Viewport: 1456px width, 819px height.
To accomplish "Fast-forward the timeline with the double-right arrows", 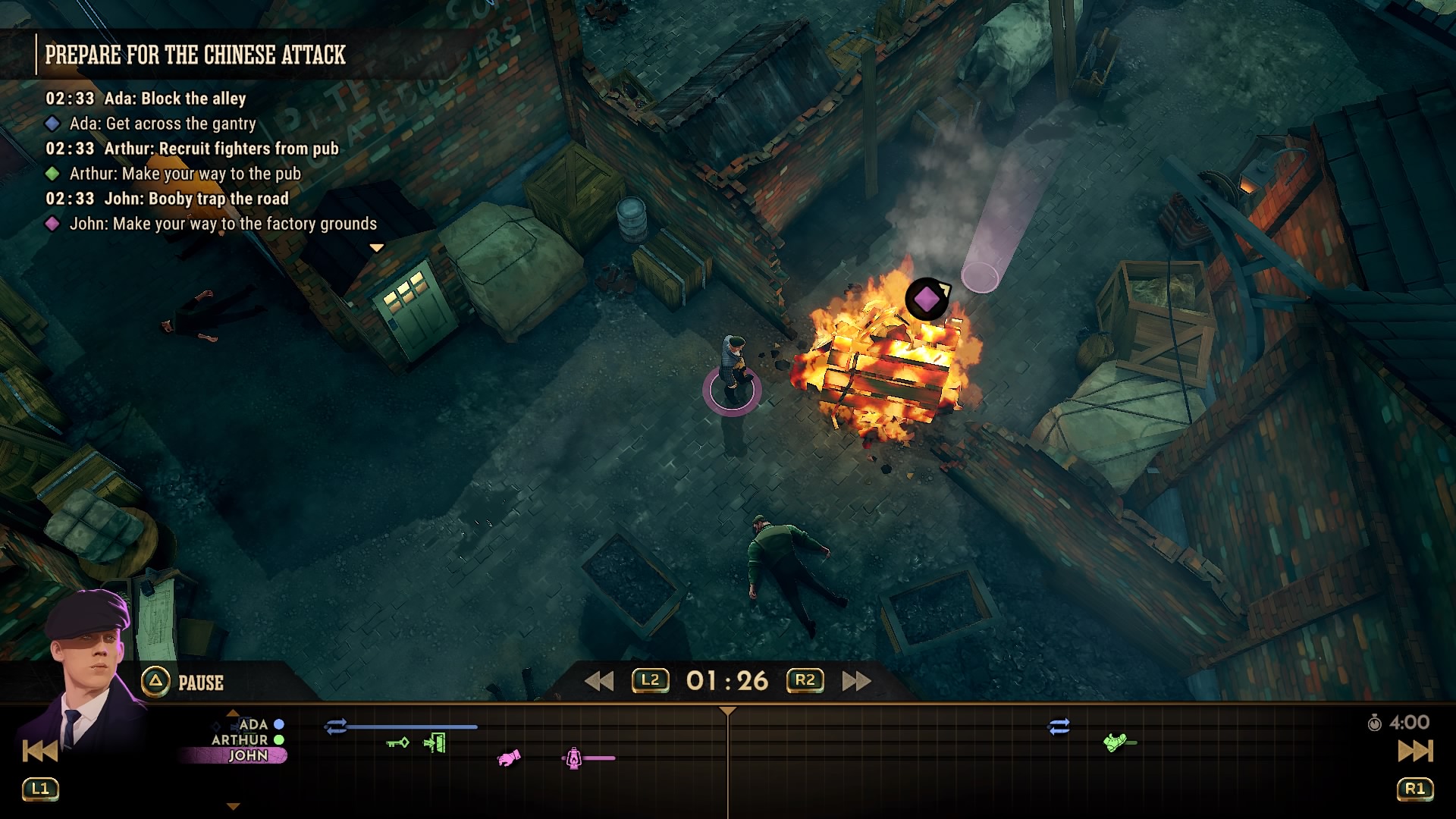I will (x=856, y=681).
